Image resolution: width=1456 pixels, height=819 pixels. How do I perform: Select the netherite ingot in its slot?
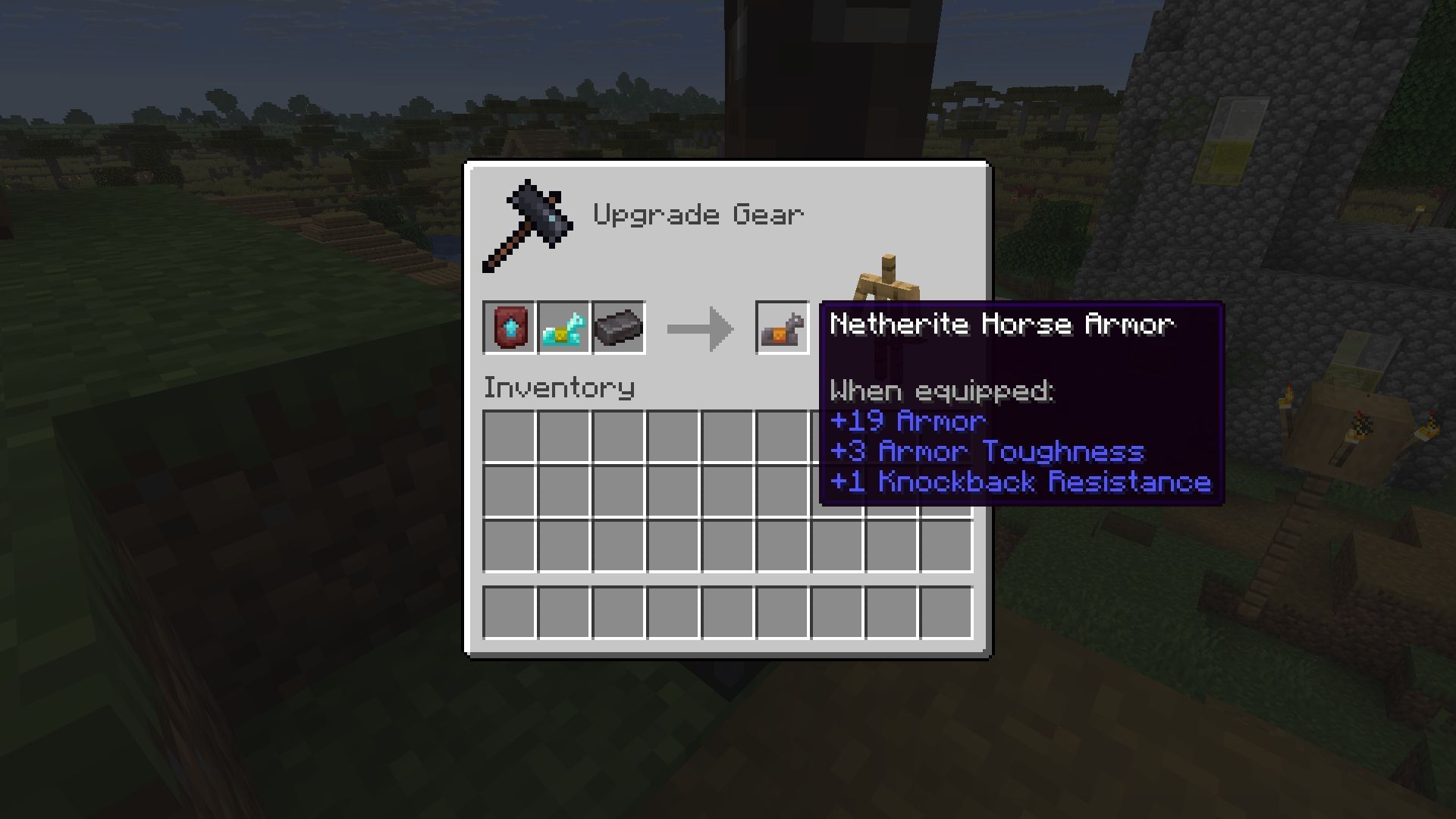click(618, 328)
